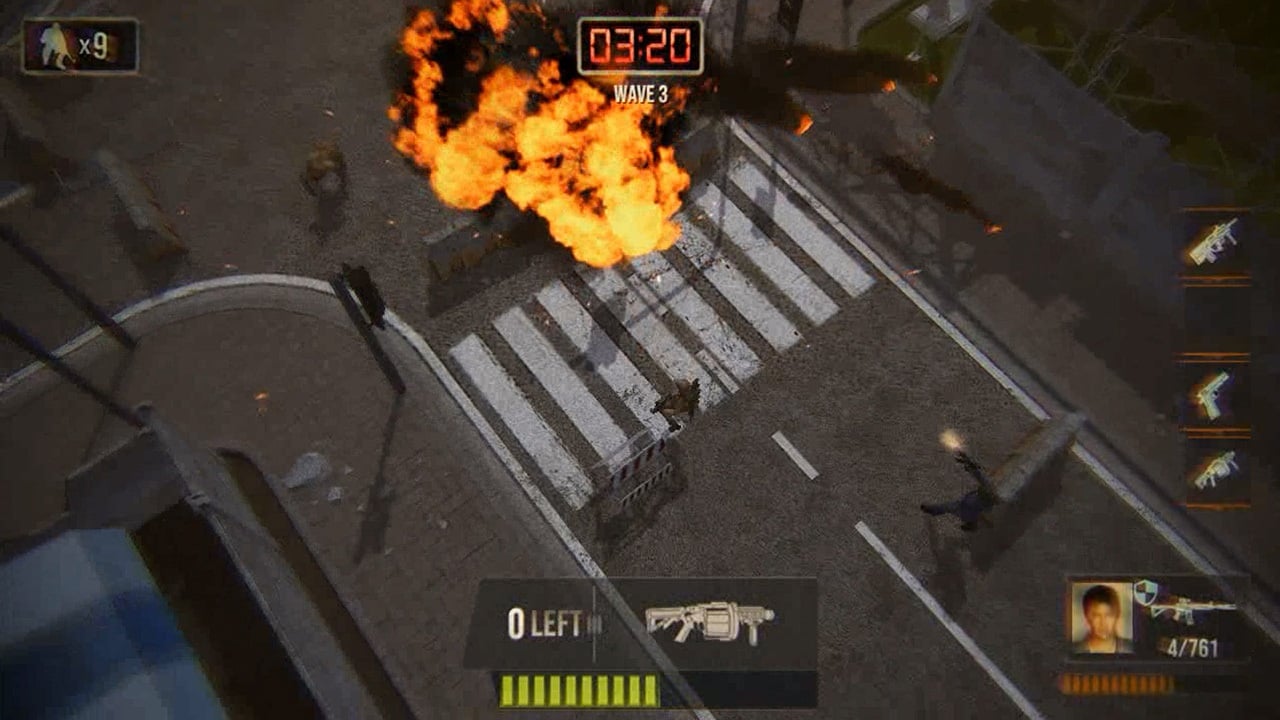Select the assault rifle weapon slot
The image size is (1280, 720).
coord(1214,242)
